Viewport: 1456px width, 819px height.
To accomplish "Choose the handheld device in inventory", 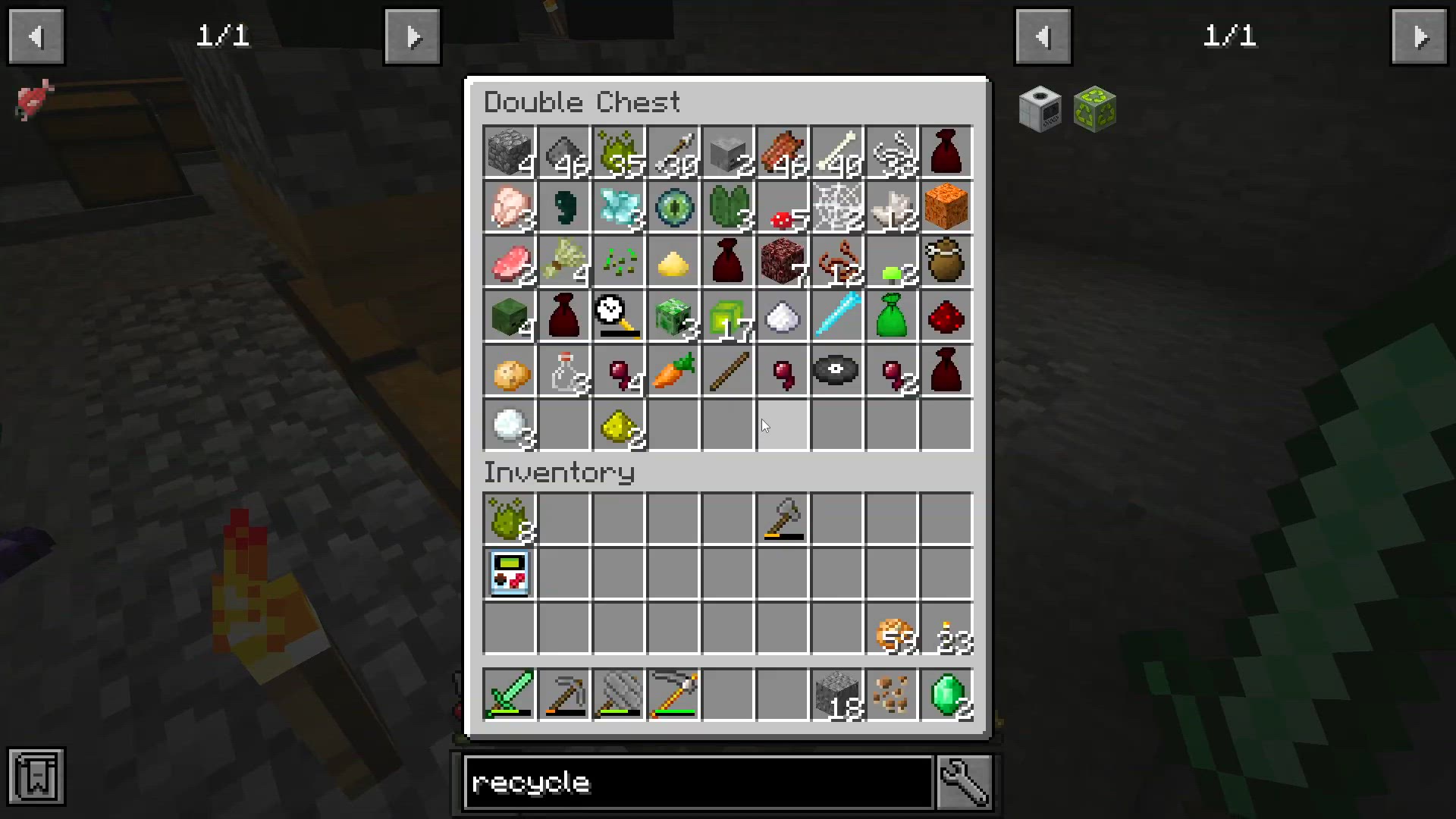I will click(x=509, y=574).
